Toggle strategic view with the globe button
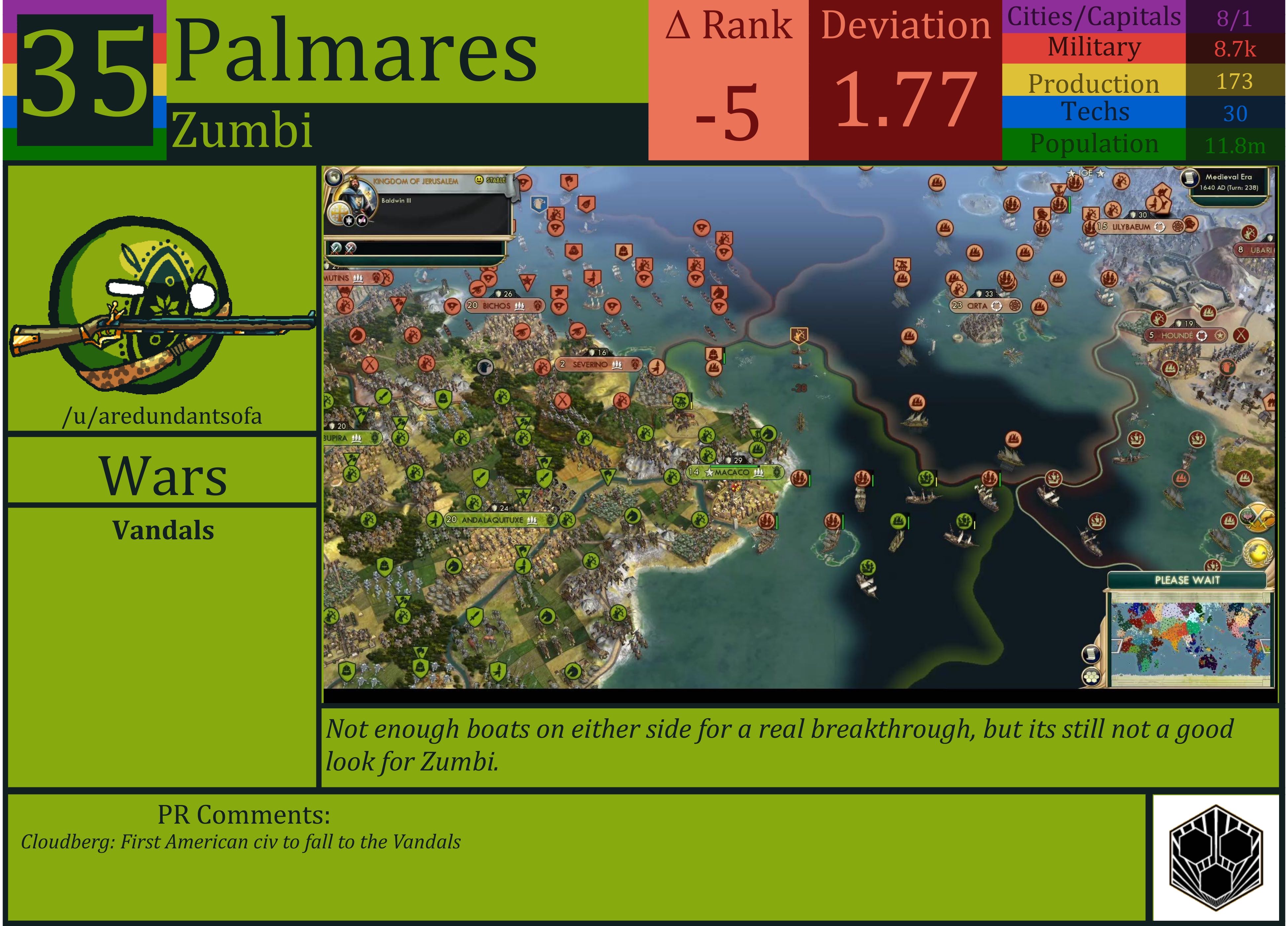1288x926 pixels. point(335,178)
